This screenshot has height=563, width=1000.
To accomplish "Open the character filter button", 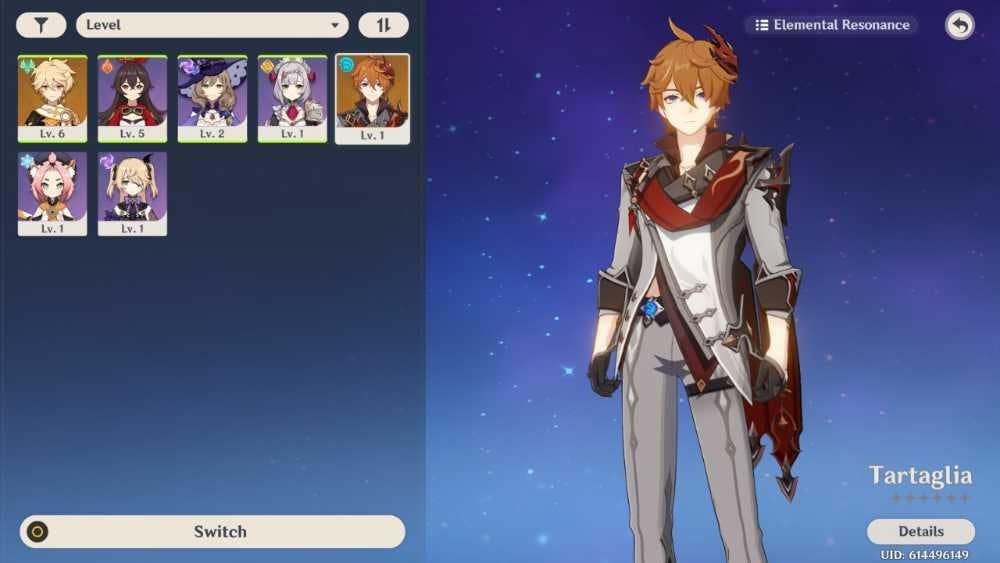I will click(41, 25).
